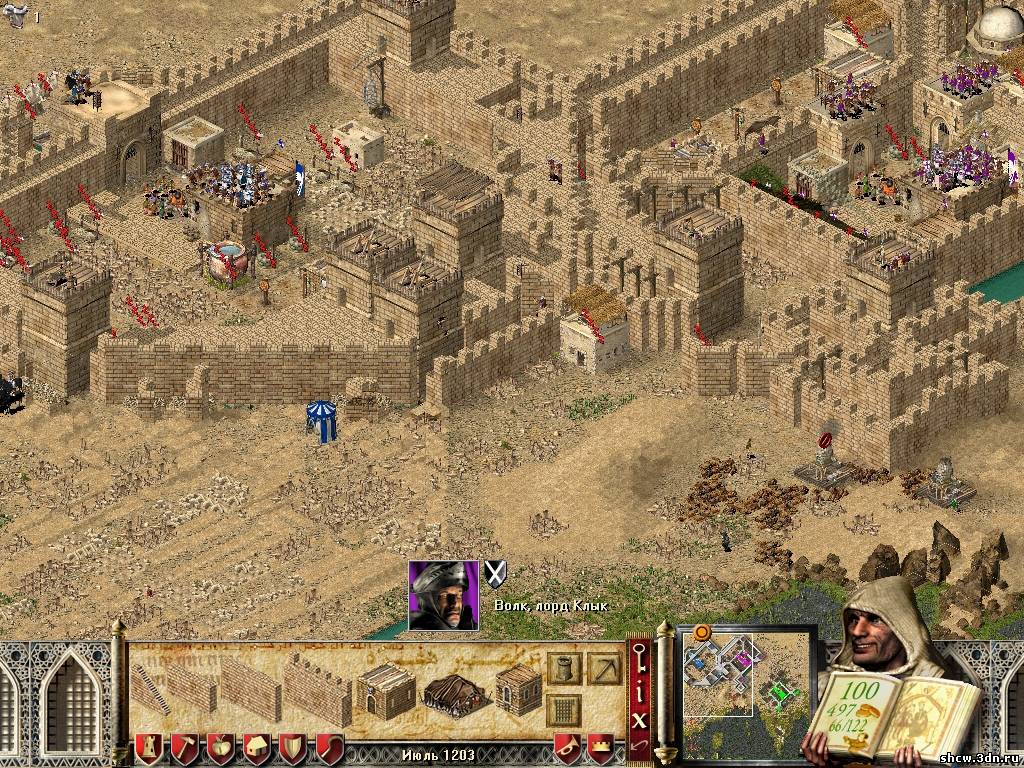1024x768 pixels.
Task: Switch to shield weapons buildings category
Action: [292, 747]
